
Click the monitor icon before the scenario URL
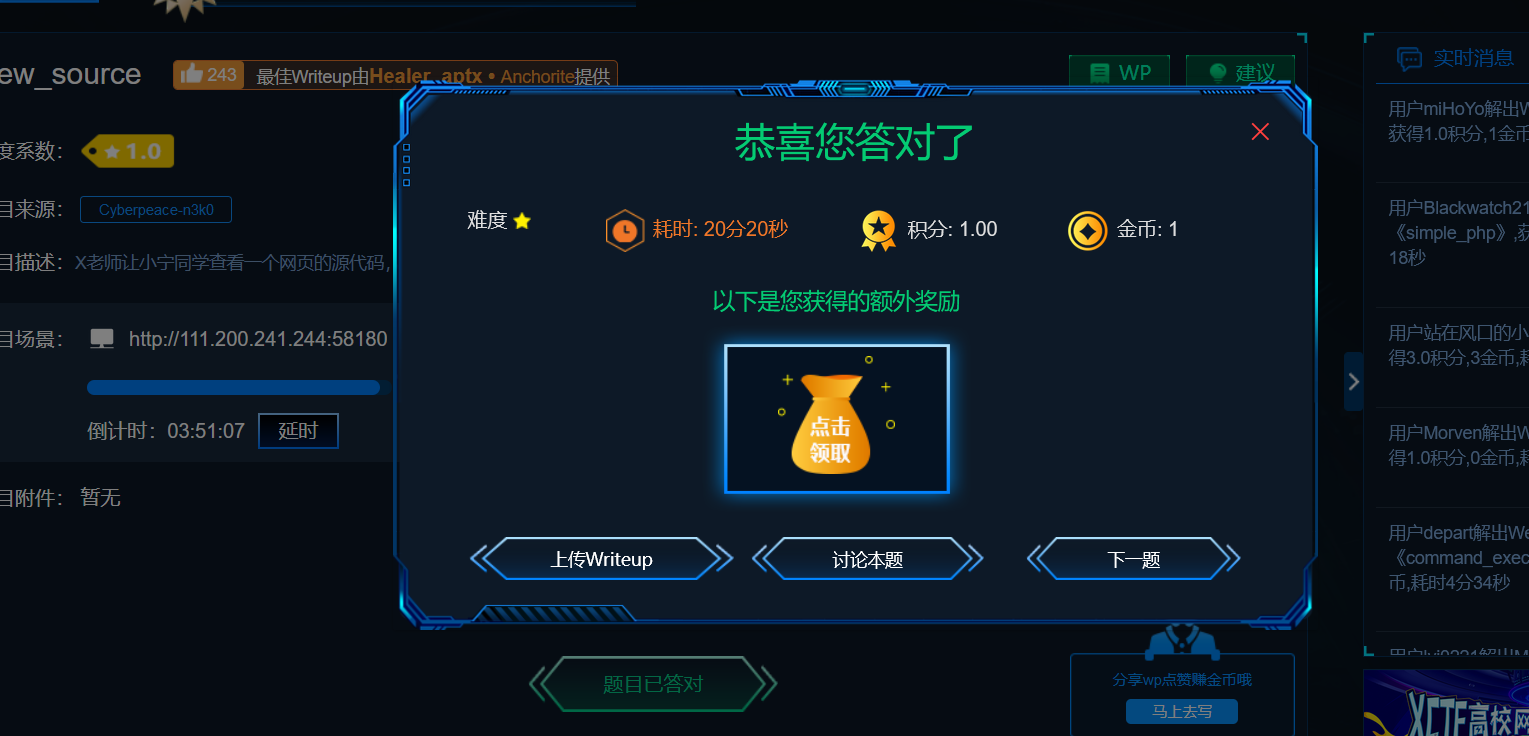[101, 338]
